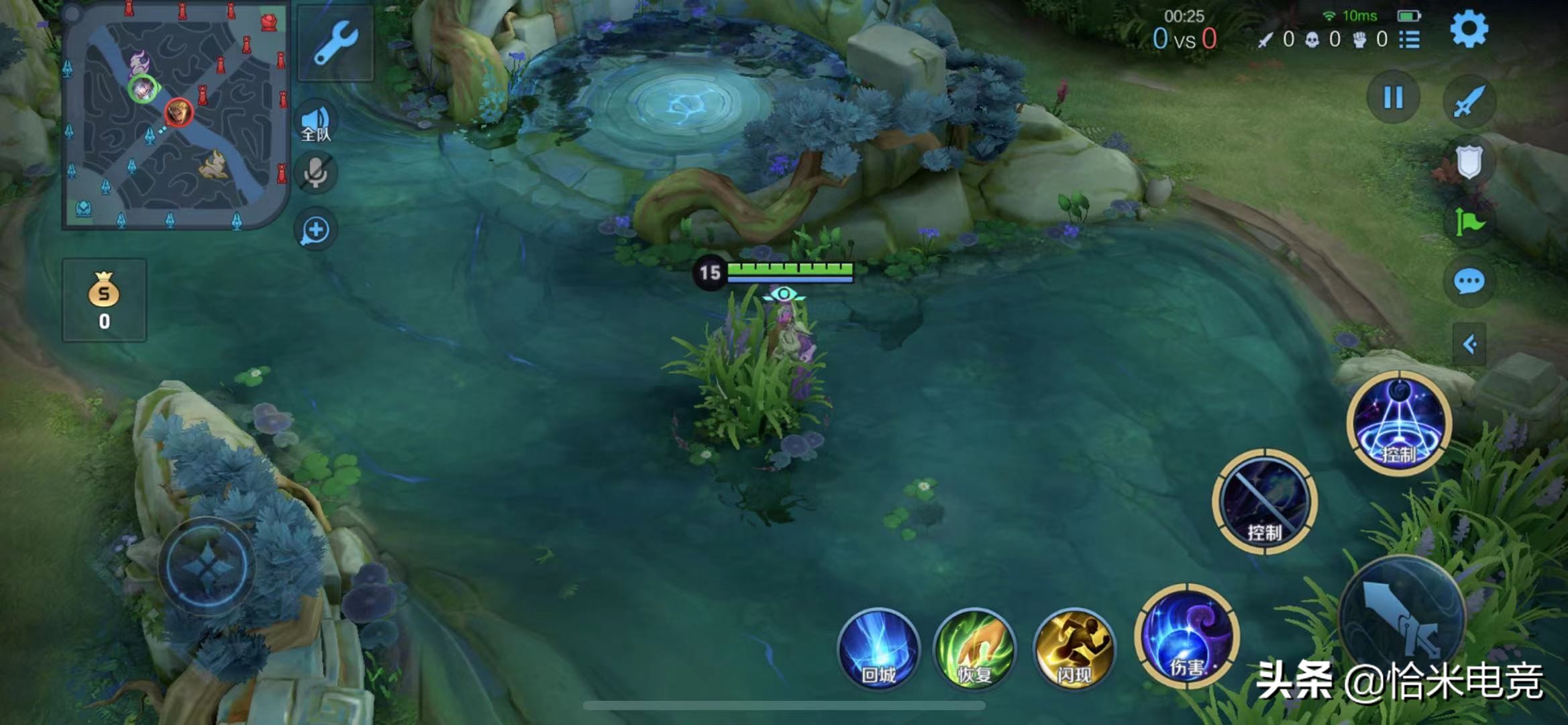Viewport: 1568px width, 725px height.
Task: Activate the ultimate 控制 starfield skill
Action: (1399, 423)
